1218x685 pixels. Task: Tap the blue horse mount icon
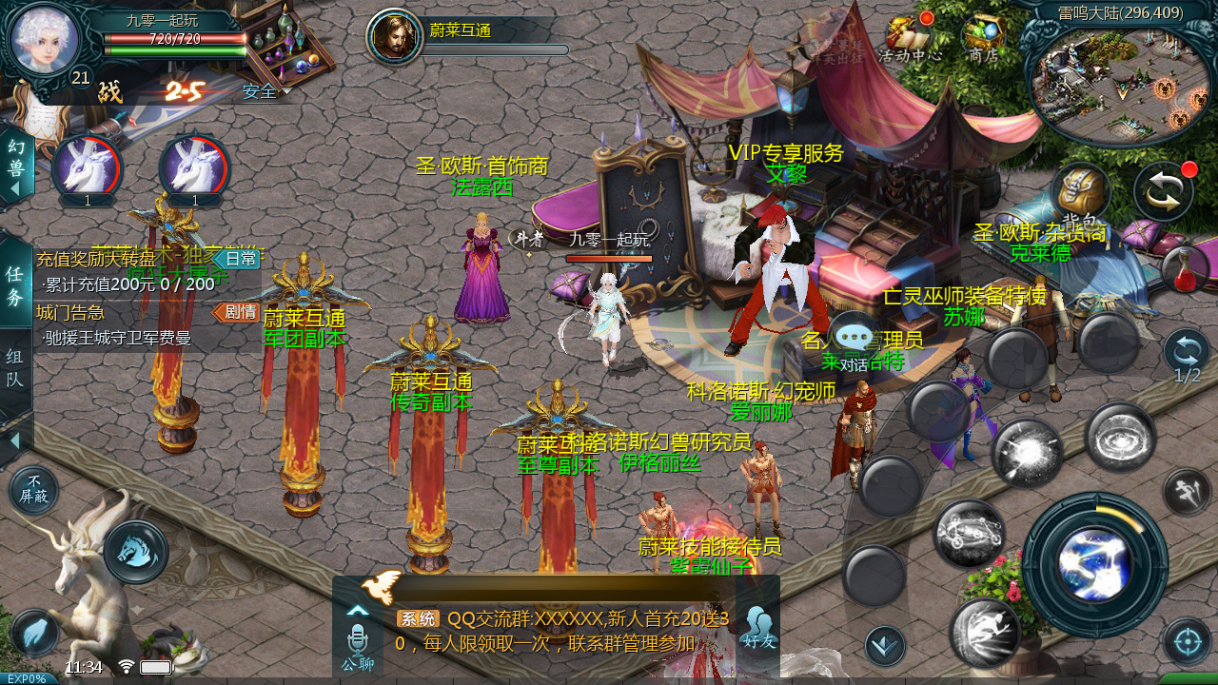pos(135,551)
